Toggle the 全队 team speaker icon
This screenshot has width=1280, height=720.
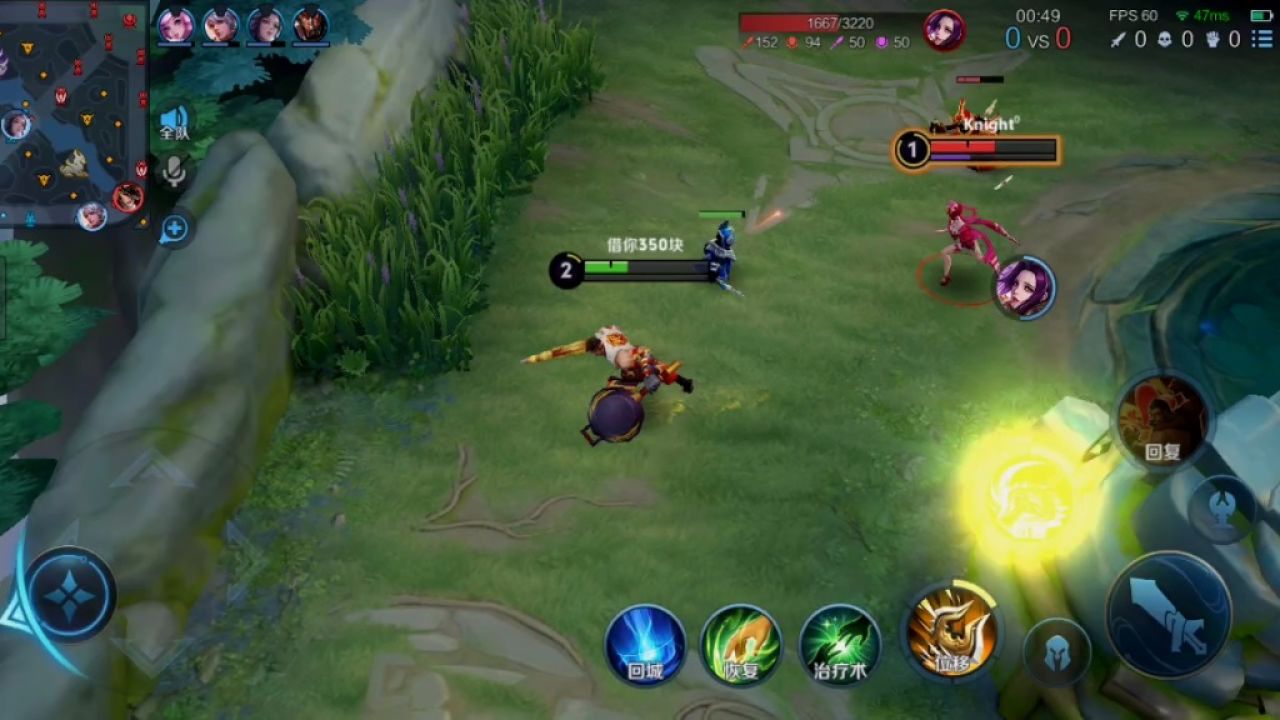click(x=174, y=122)
